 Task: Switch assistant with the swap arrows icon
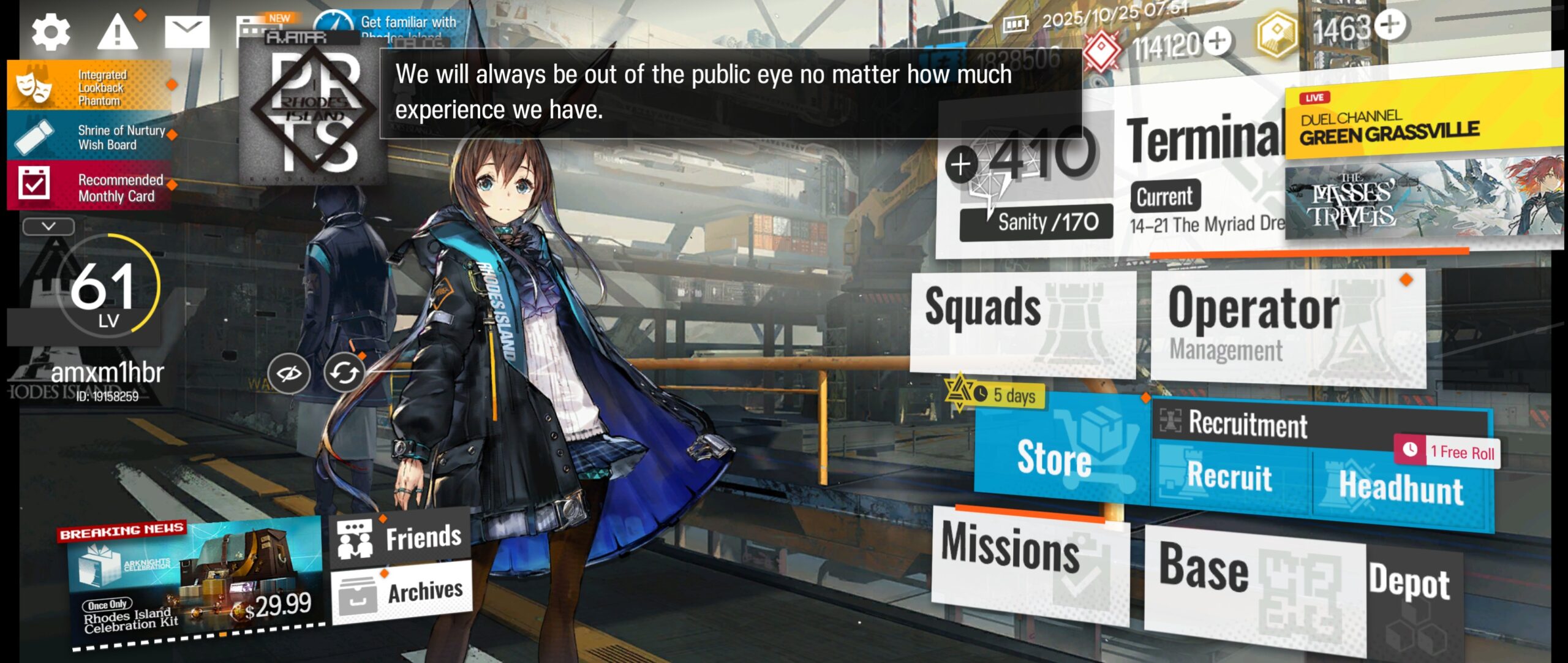(344, 373)
